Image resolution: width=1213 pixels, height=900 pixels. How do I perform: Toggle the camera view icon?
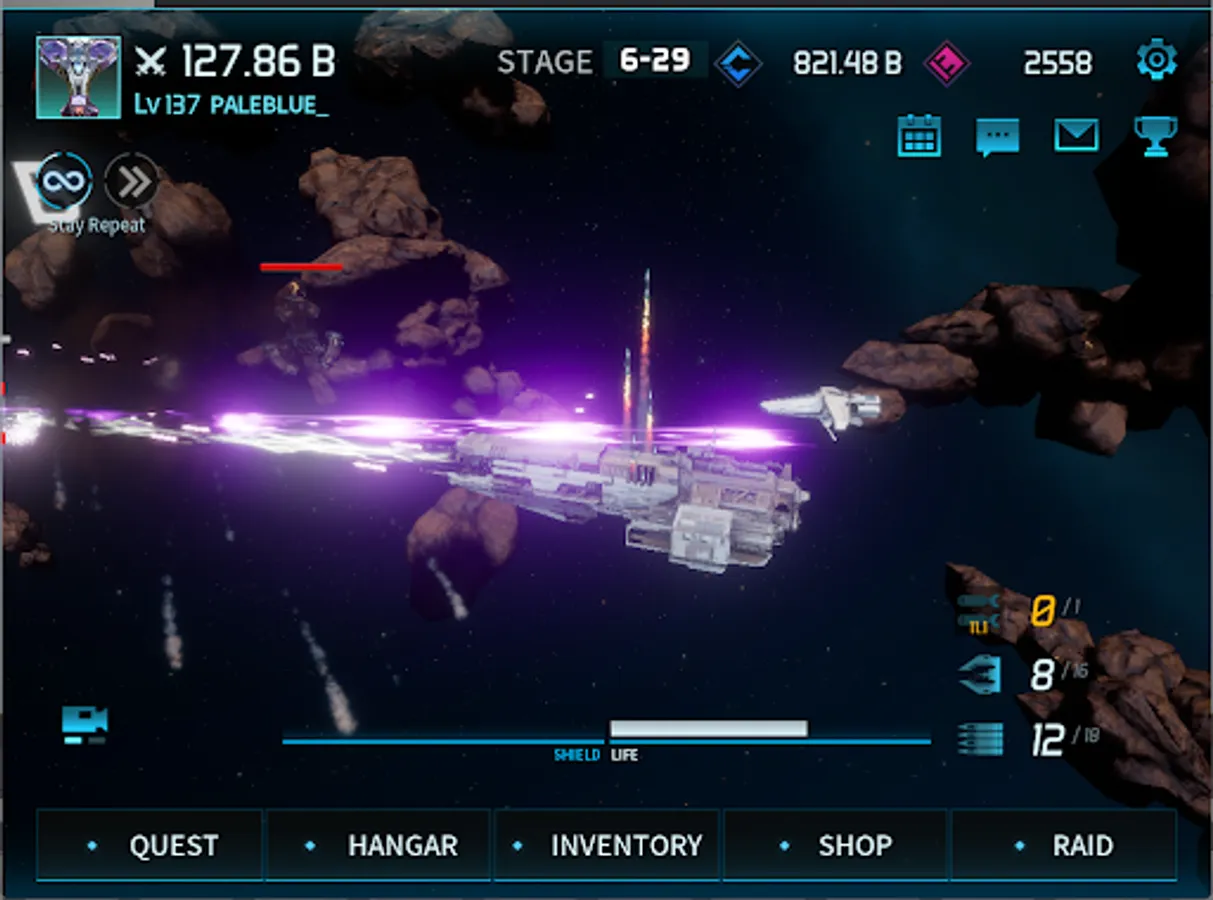[85, 724]
